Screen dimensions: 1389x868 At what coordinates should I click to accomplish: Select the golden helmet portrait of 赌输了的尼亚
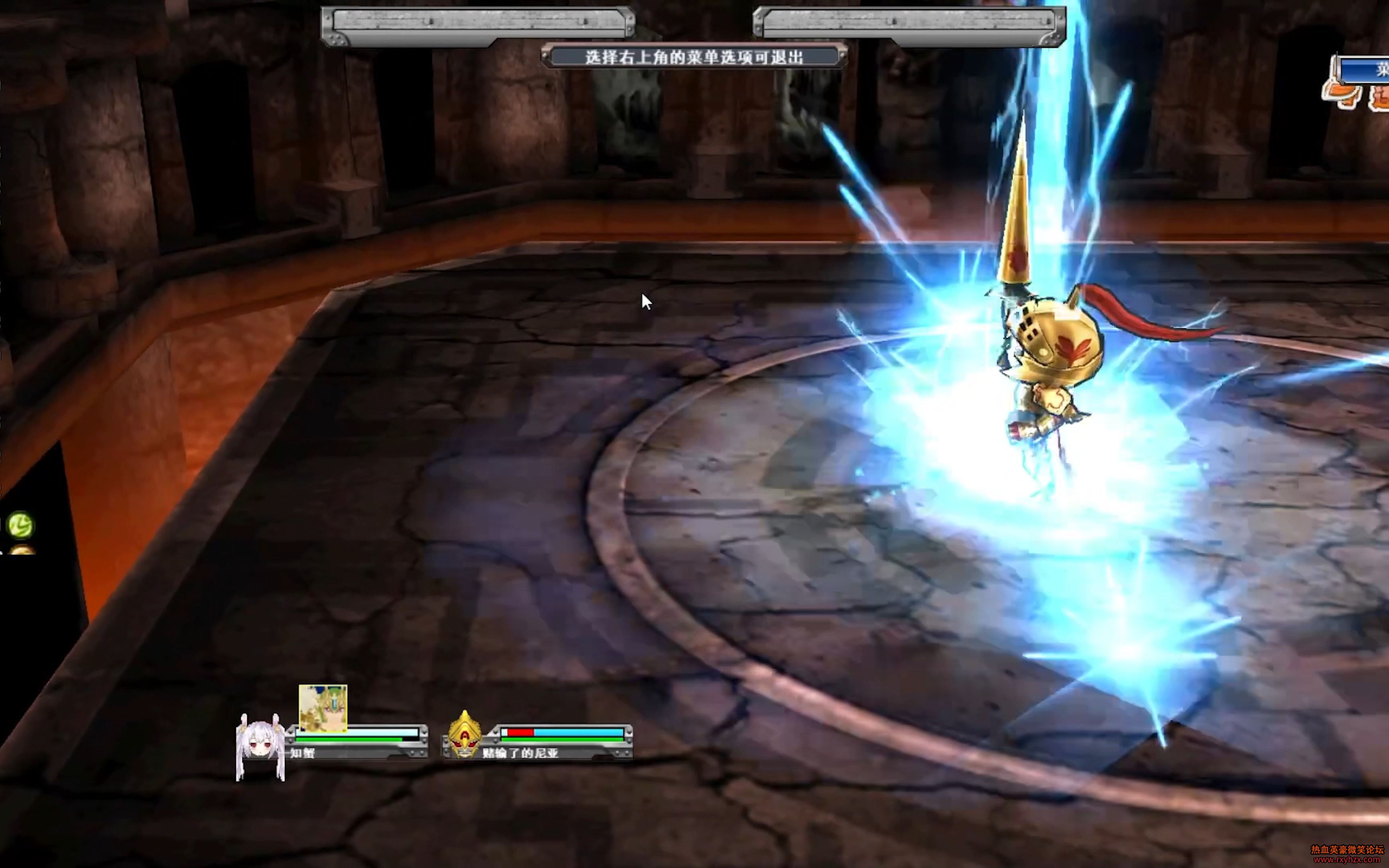pos(464,734)
